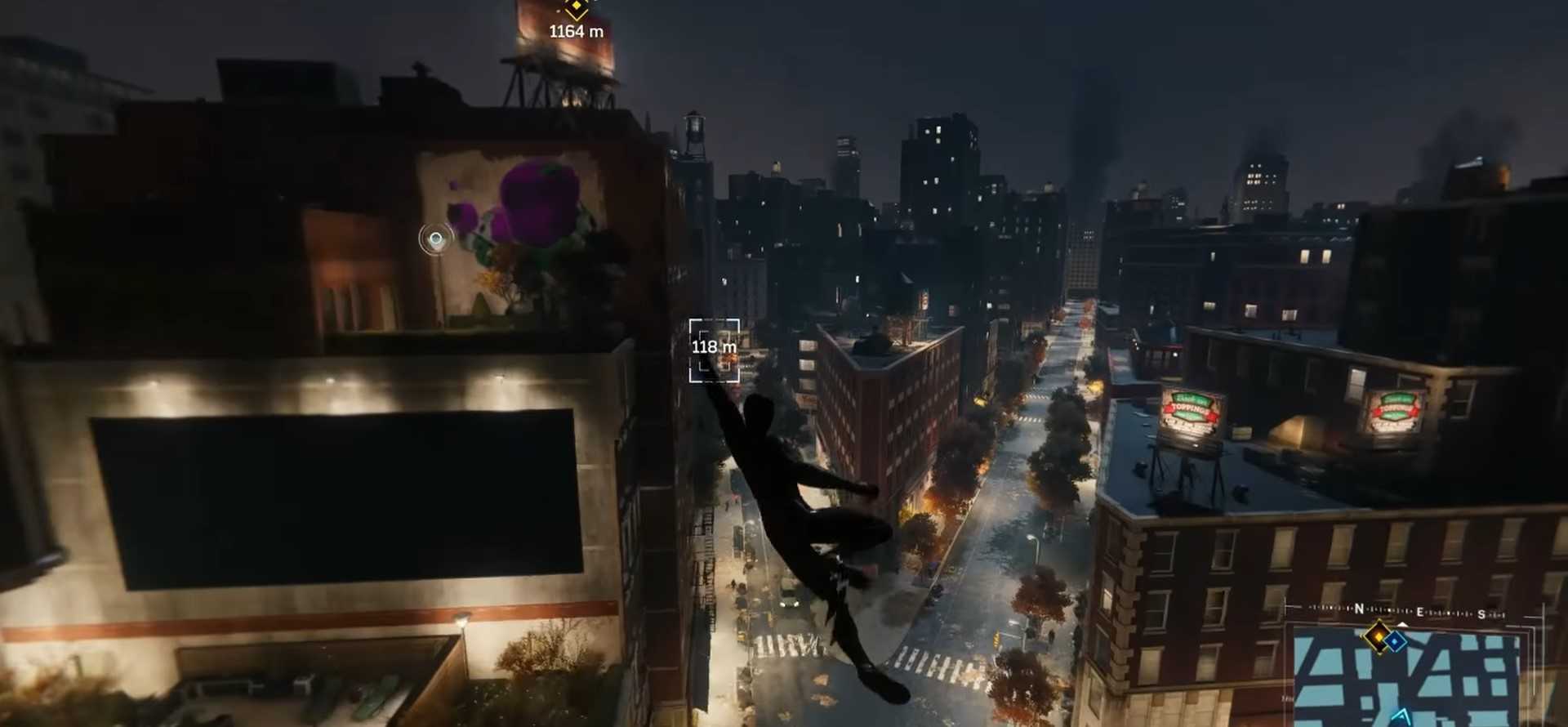
Task: Select the circular landmark pin marker
Action: 436,239
